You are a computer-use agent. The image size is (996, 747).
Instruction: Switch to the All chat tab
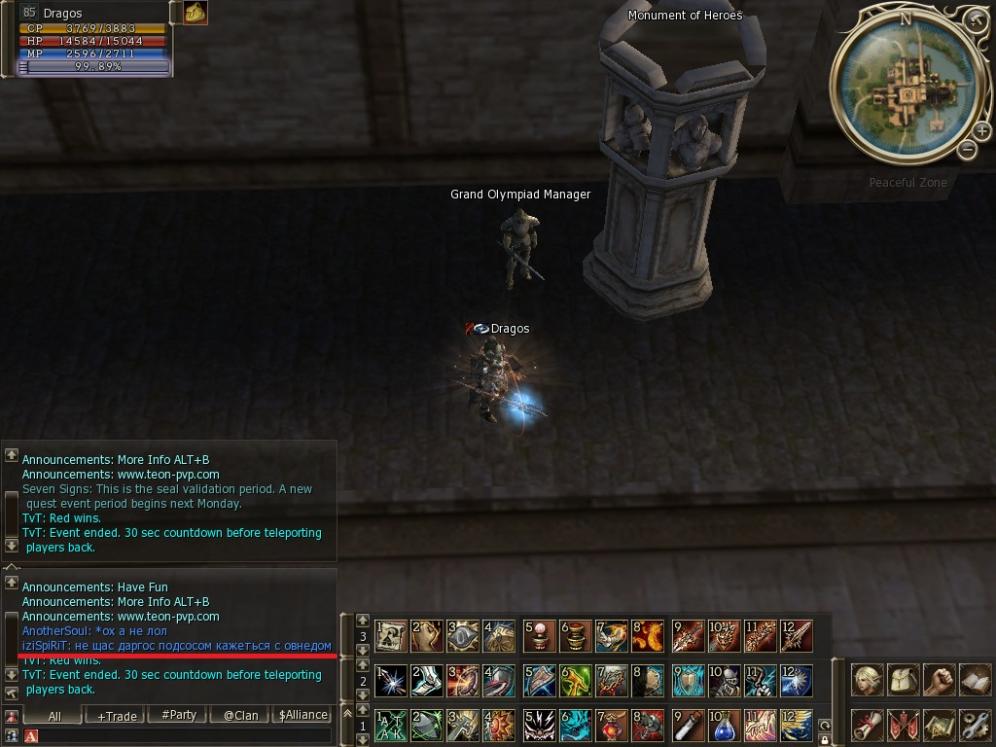tap(54, 715)
